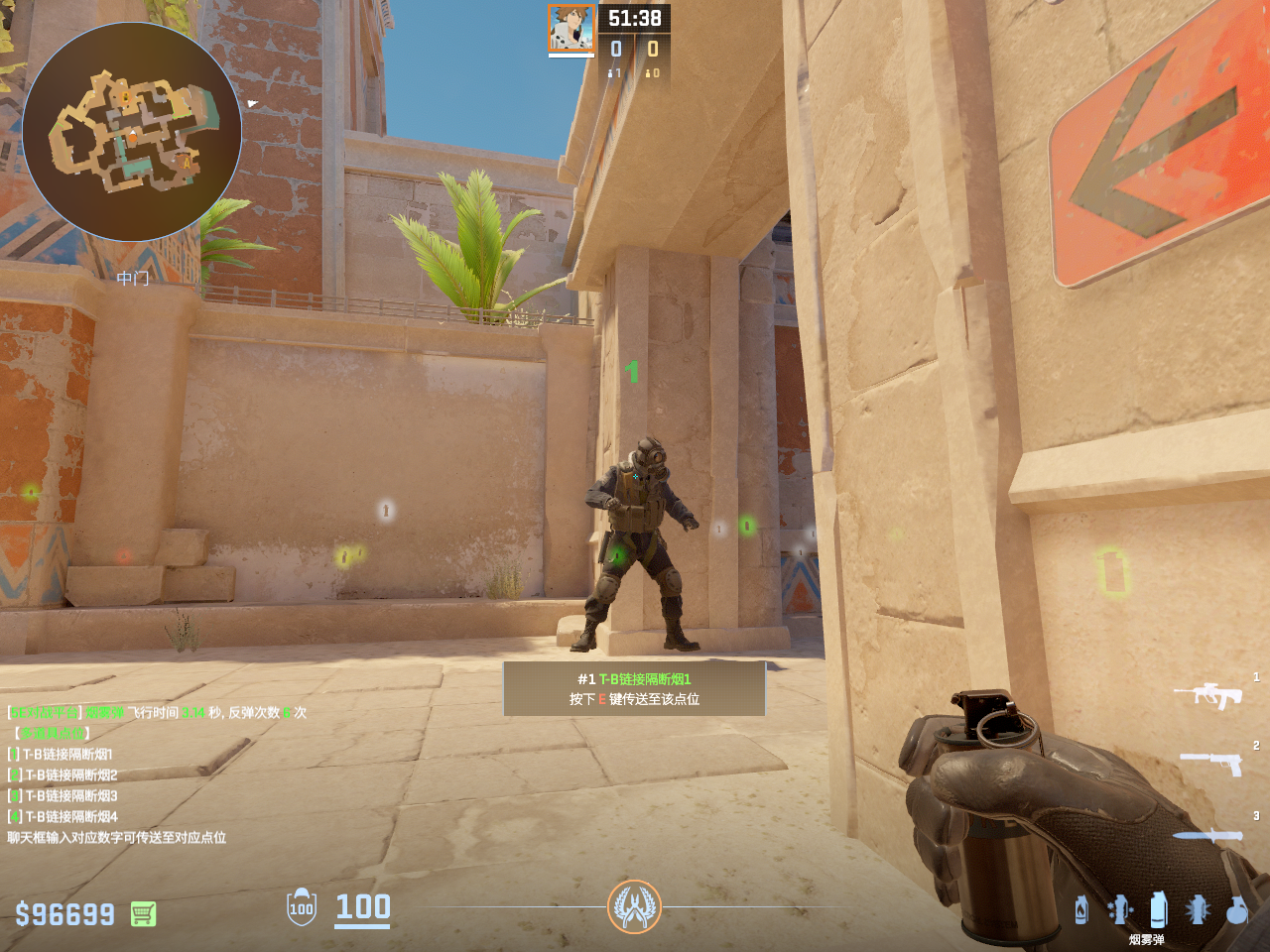Select the AUG rifle weapon slot
1270x952 pixels.
pos(1207,694)
